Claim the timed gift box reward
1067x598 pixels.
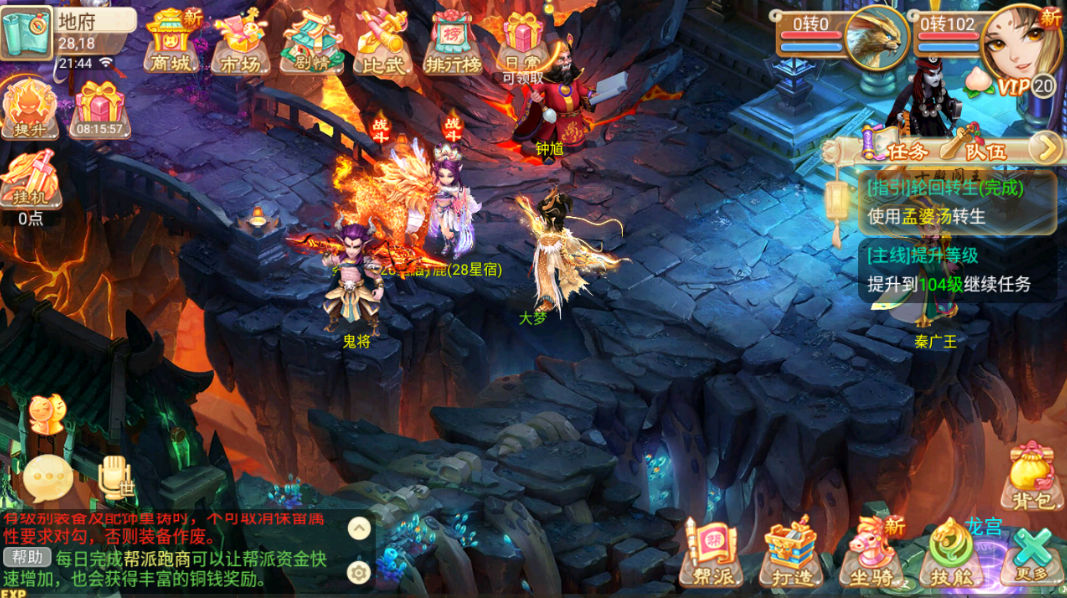[99, 108]
